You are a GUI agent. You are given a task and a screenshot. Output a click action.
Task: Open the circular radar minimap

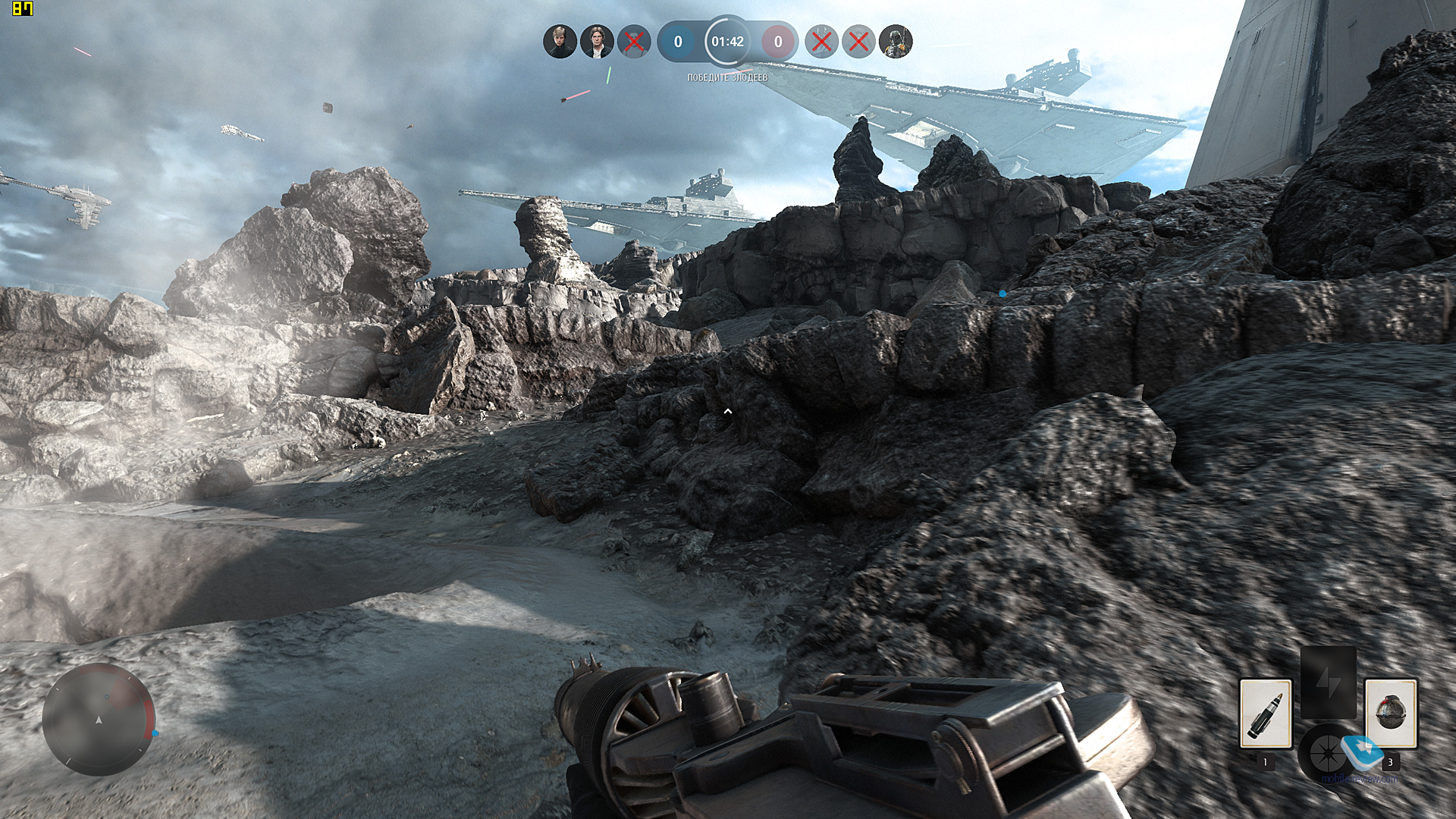point(99,719)
